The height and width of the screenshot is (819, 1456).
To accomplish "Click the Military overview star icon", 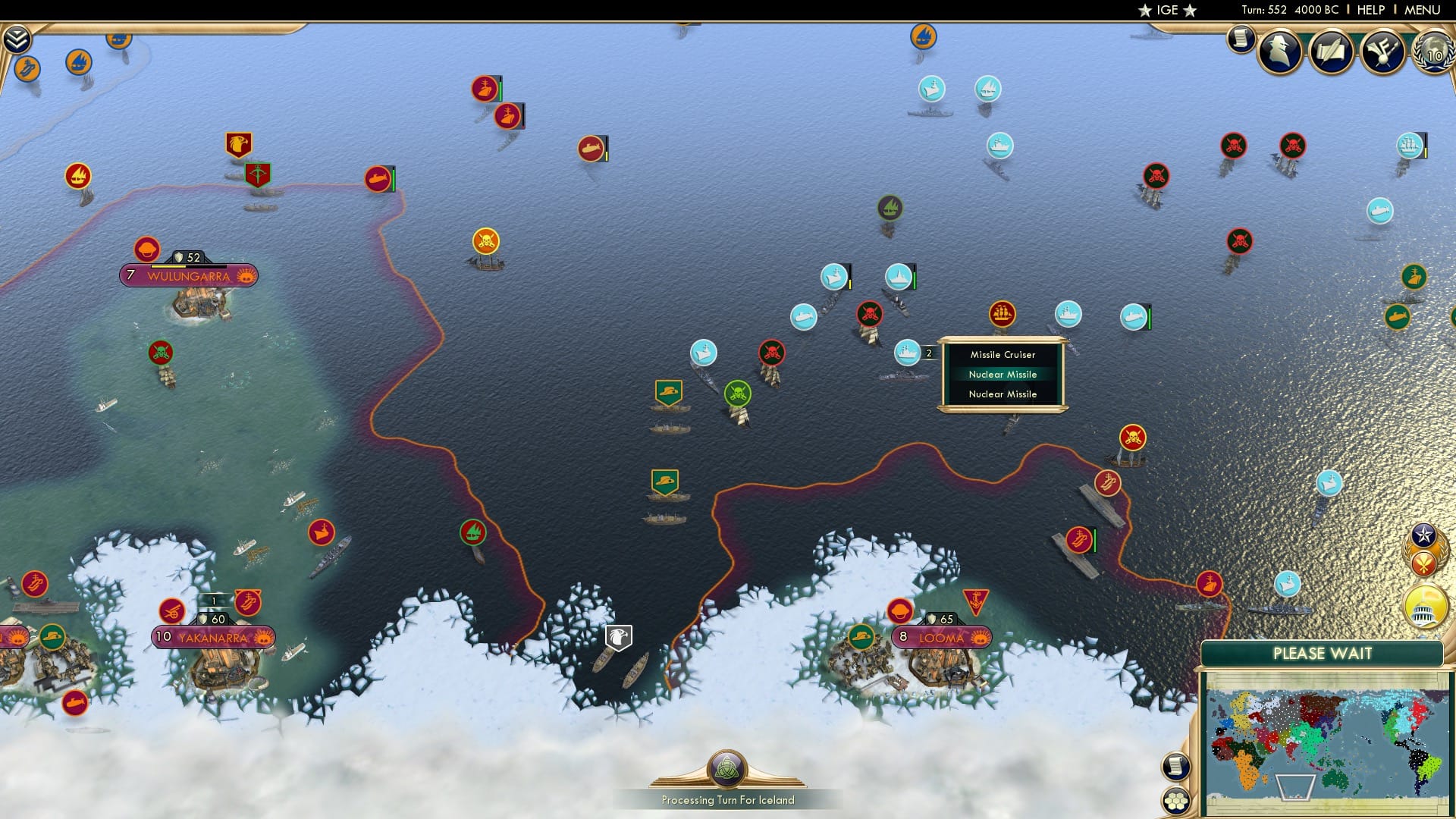I will click(1423, 535).
